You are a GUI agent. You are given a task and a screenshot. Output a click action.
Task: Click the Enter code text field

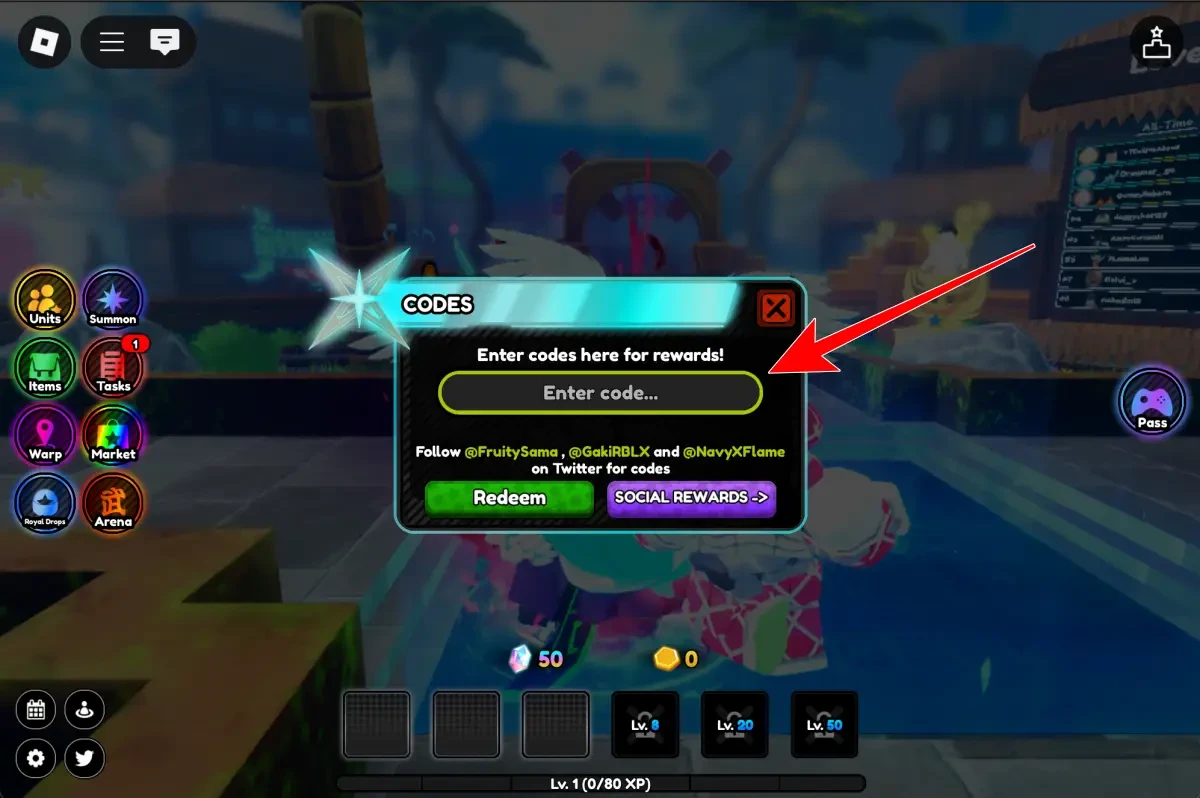(x=600, y=393)
